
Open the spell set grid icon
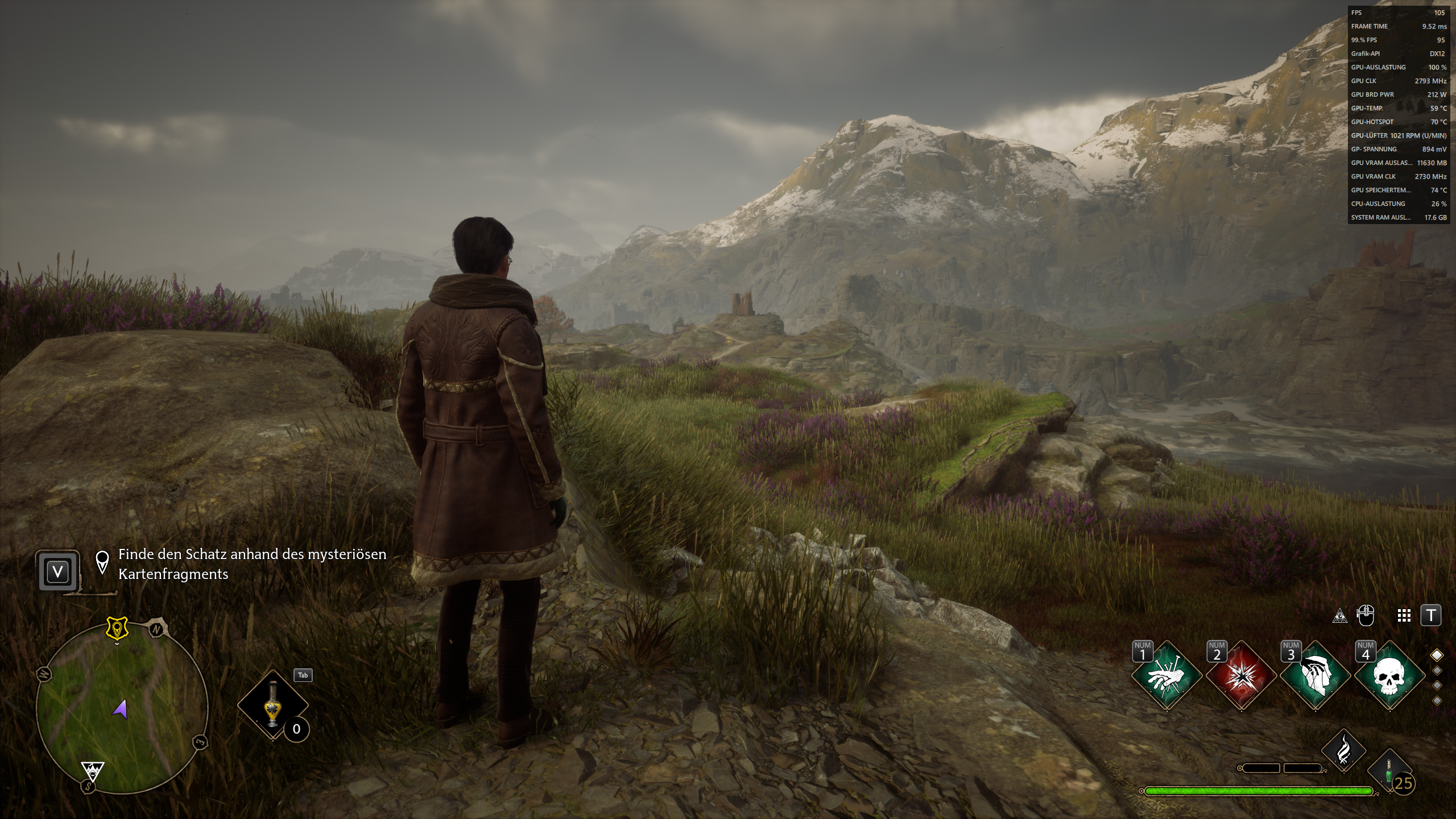(x=1404, y=615)
